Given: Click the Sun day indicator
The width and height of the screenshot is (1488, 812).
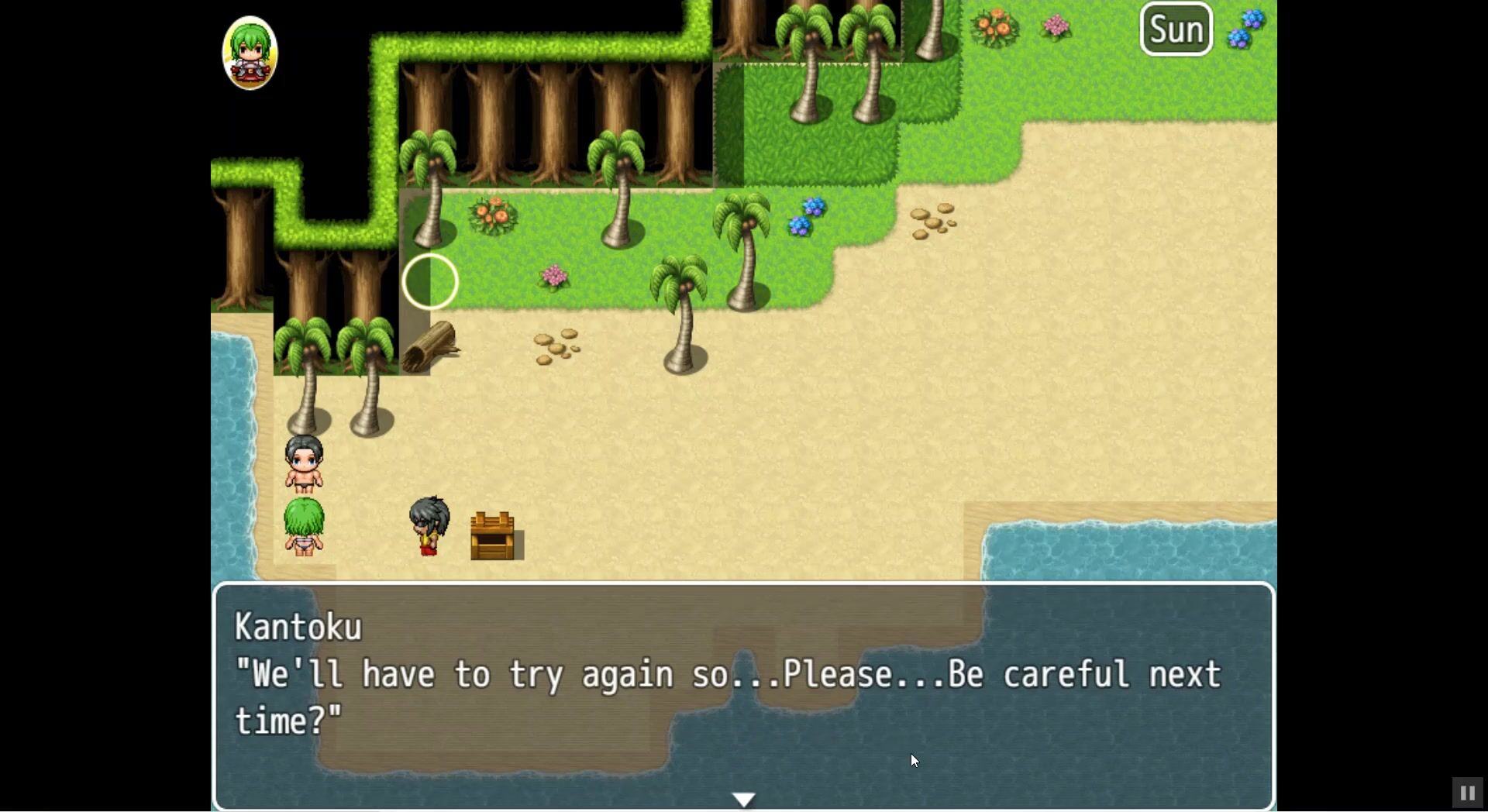Looking at the screenshot, I should (x=1176, y=29).
